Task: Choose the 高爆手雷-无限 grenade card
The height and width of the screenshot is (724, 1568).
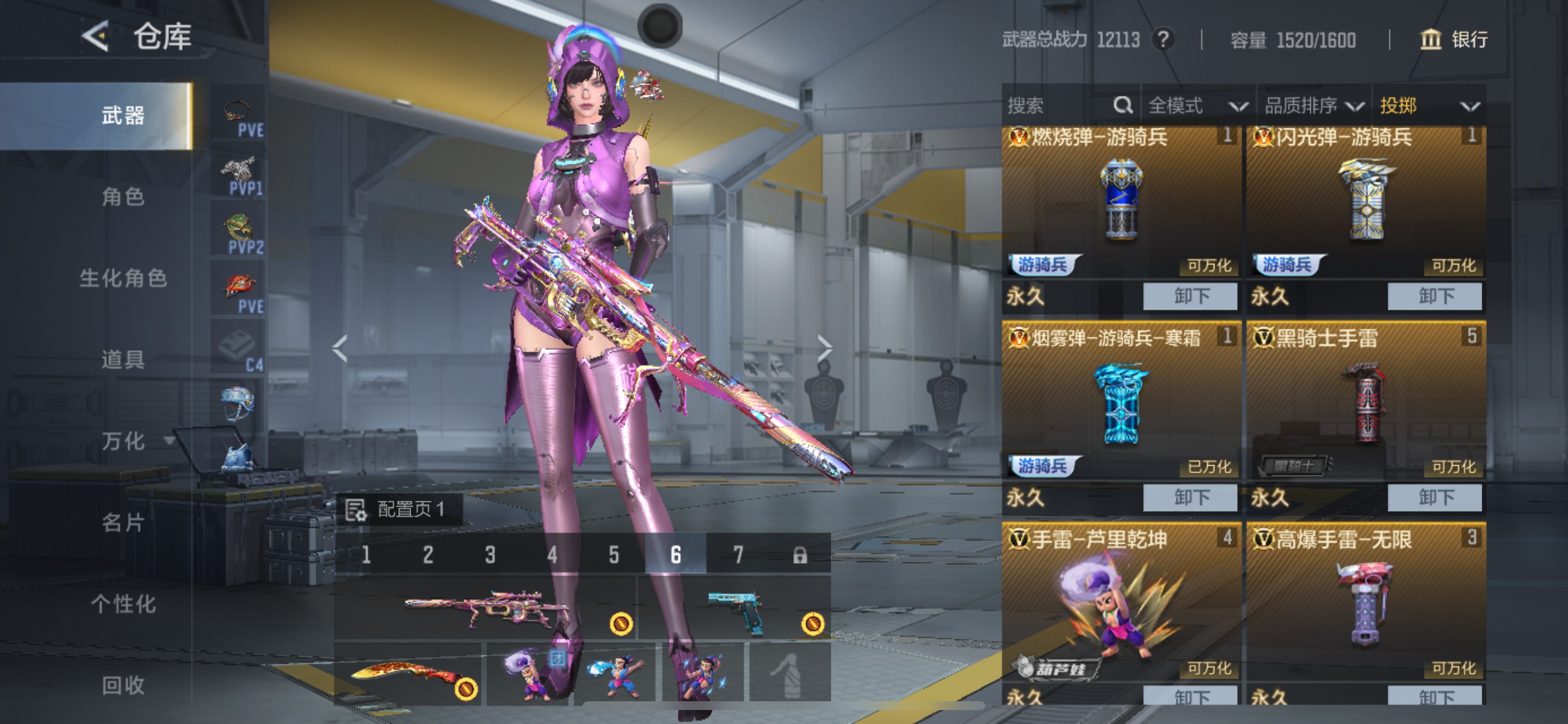Action: coord(1366,602)
